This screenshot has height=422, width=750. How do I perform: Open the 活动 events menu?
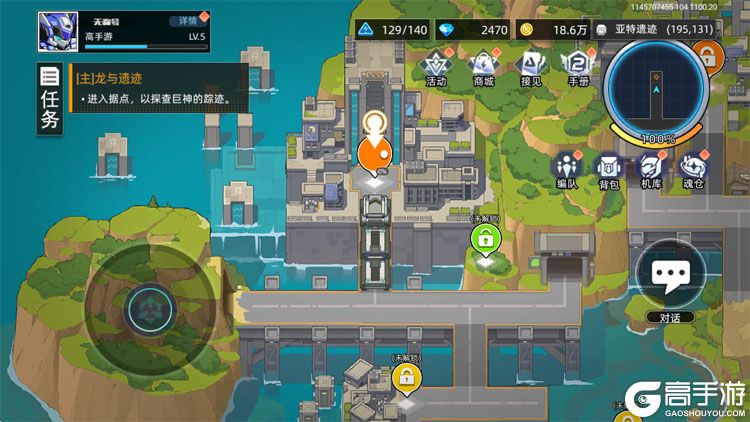(x=435, y=67)
